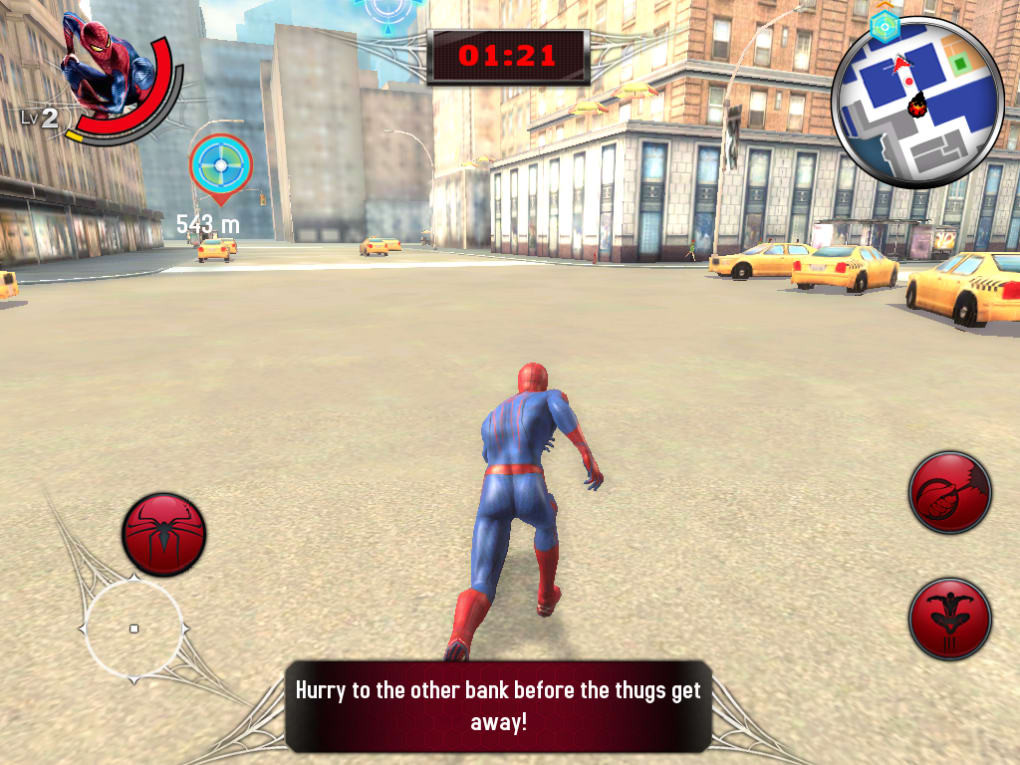Screen dimensions: 1020x765
Task: Tap the hexagon icon above the minimap
Action: click(x=883, y=26)
